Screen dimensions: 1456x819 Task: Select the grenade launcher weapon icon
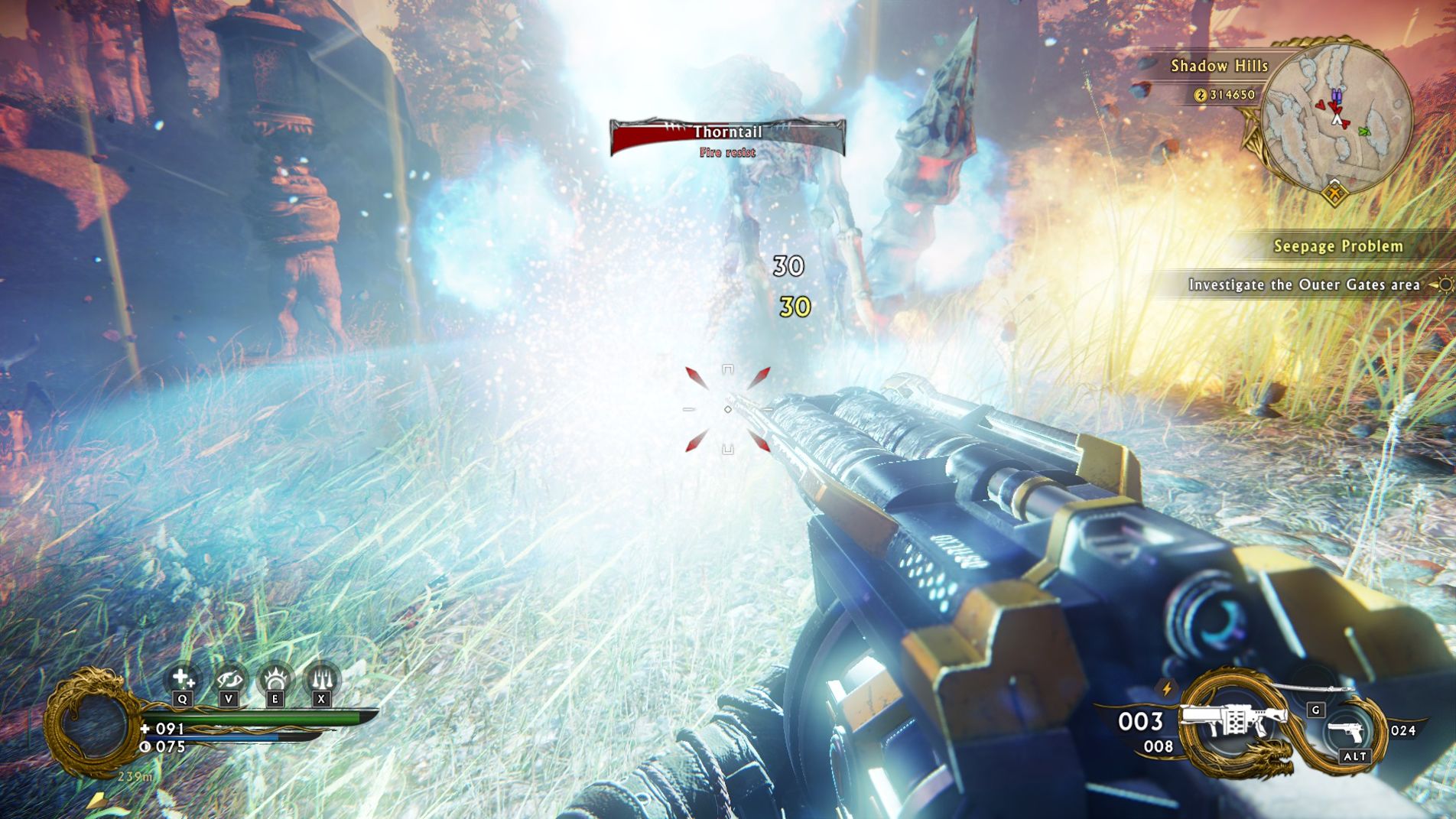pyautogui.click(x=1231, y=721)
